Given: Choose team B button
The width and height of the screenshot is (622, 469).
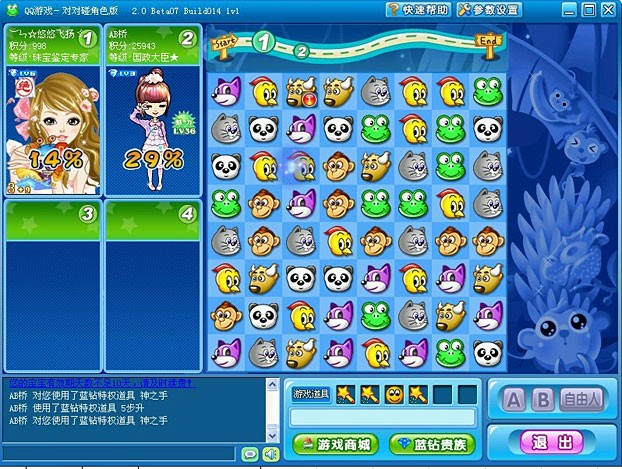Looking at the screenshot, I should click(x=542, y=400).
